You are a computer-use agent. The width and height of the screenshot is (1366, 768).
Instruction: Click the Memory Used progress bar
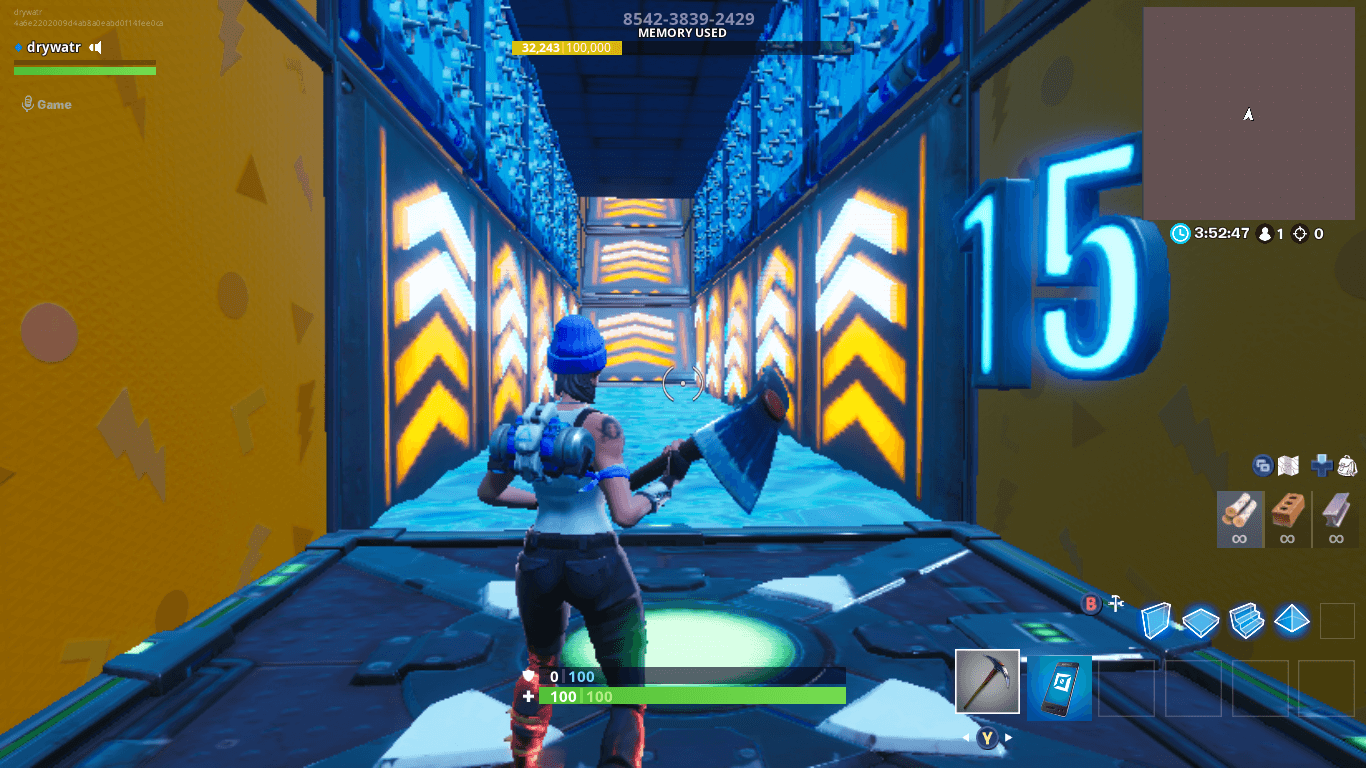coord(565,47)
